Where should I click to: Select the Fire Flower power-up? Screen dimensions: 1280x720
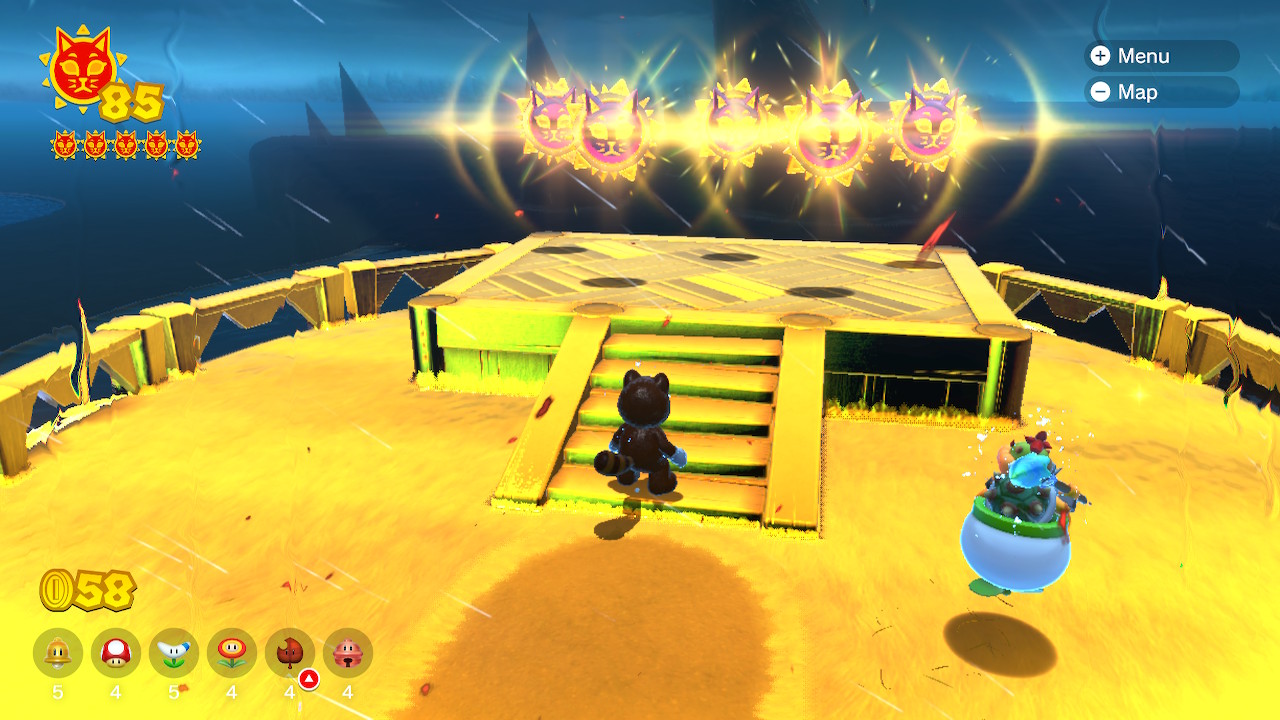click(232, 654)
